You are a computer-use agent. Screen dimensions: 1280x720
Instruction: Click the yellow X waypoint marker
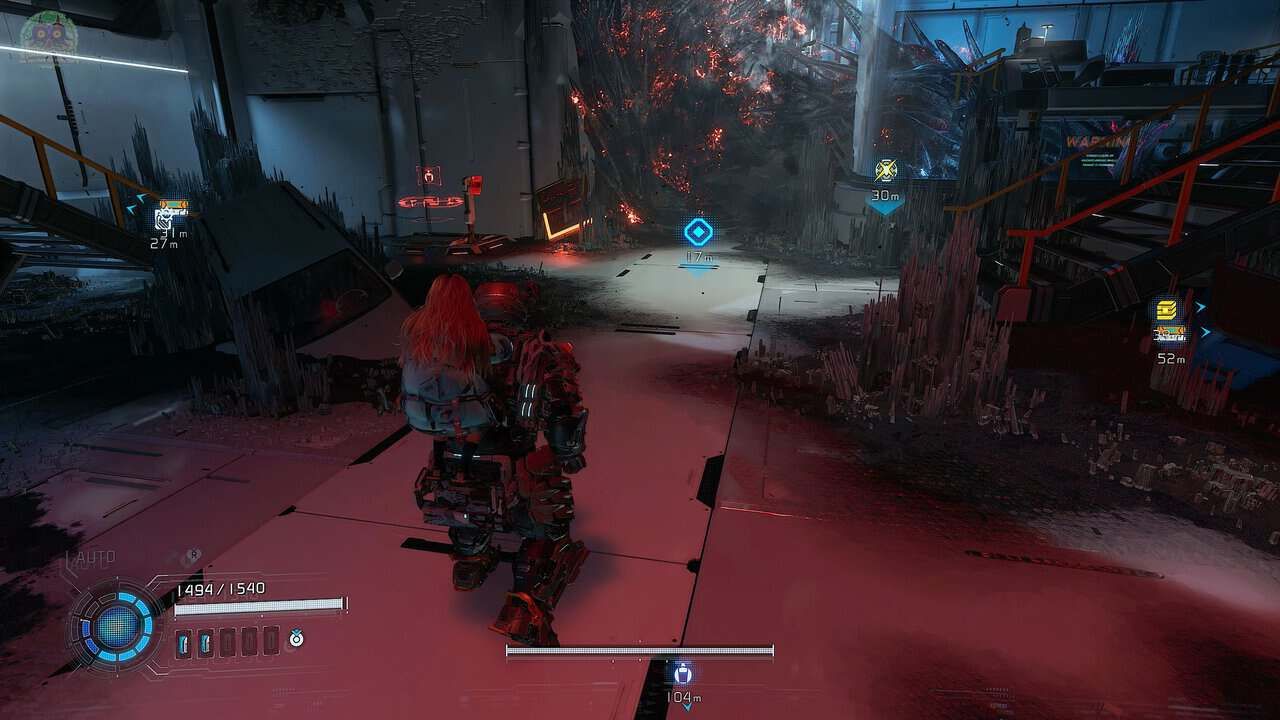[885, 170]
